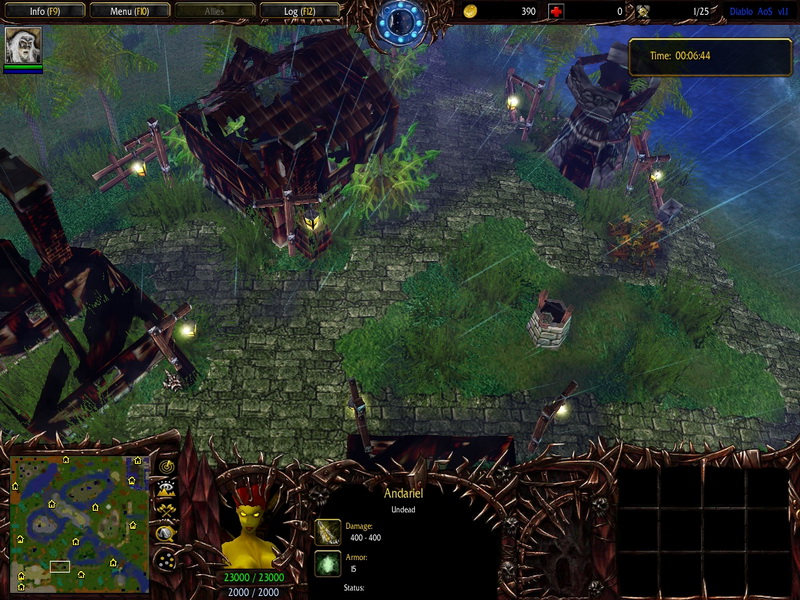Screen dimensions: 800x600
Task: Toggle minimap ally color mode
Action: (x=166, y=512)
